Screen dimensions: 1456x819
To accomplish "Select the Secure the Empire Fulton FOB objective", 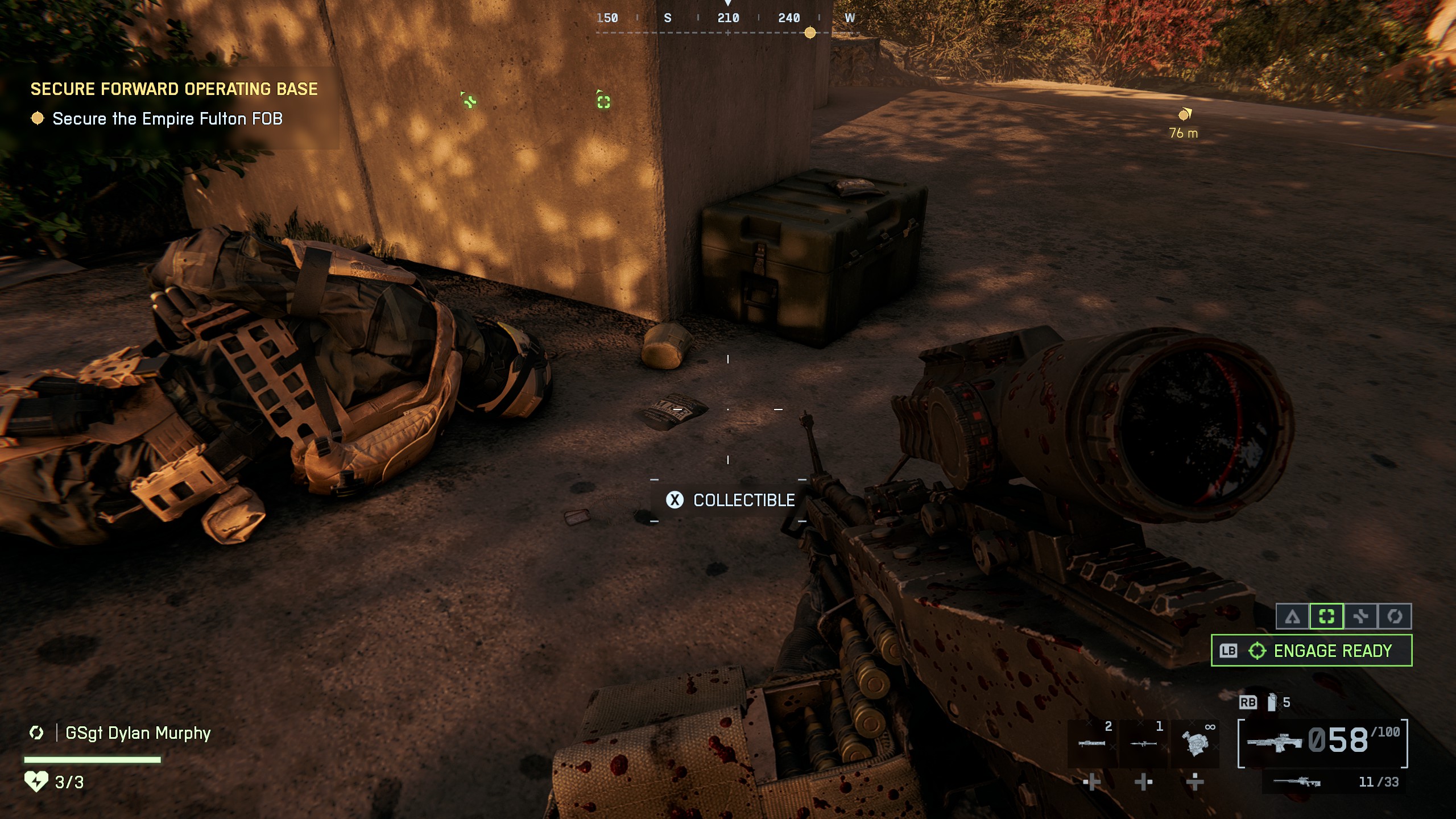I will 167,119.
